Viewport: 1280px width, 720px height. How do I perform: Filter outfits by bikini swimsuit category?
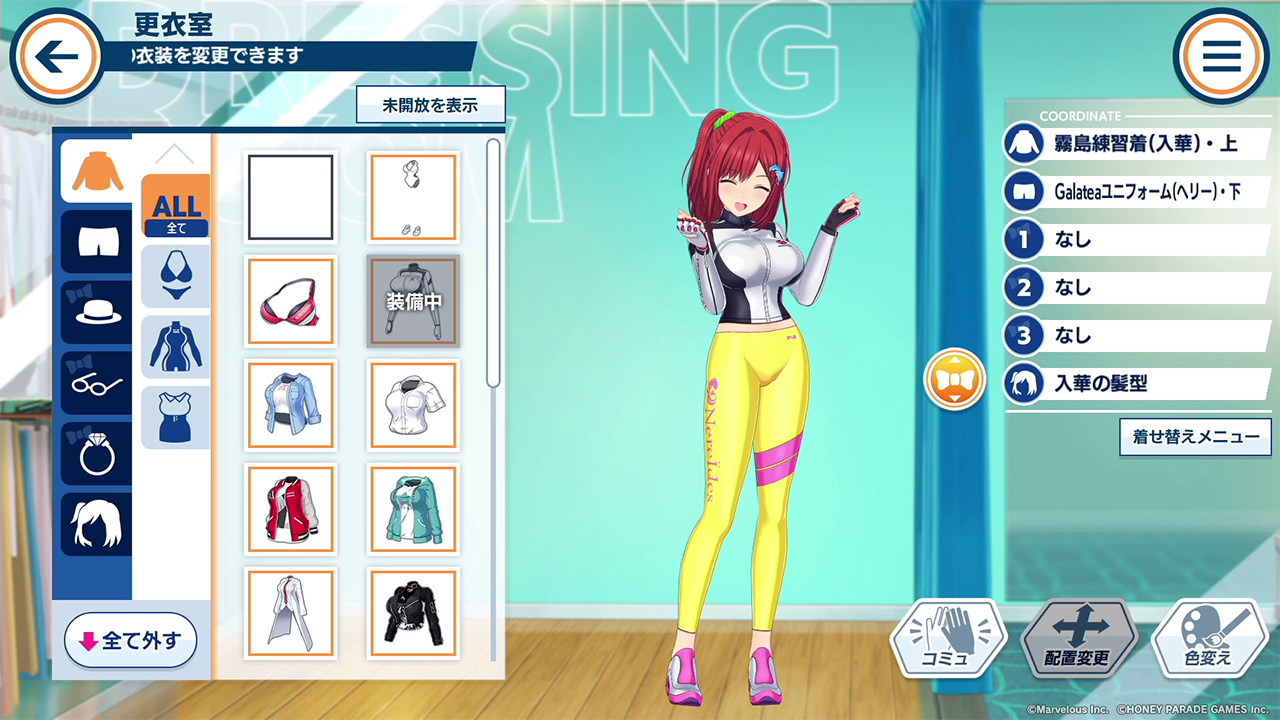175,276
